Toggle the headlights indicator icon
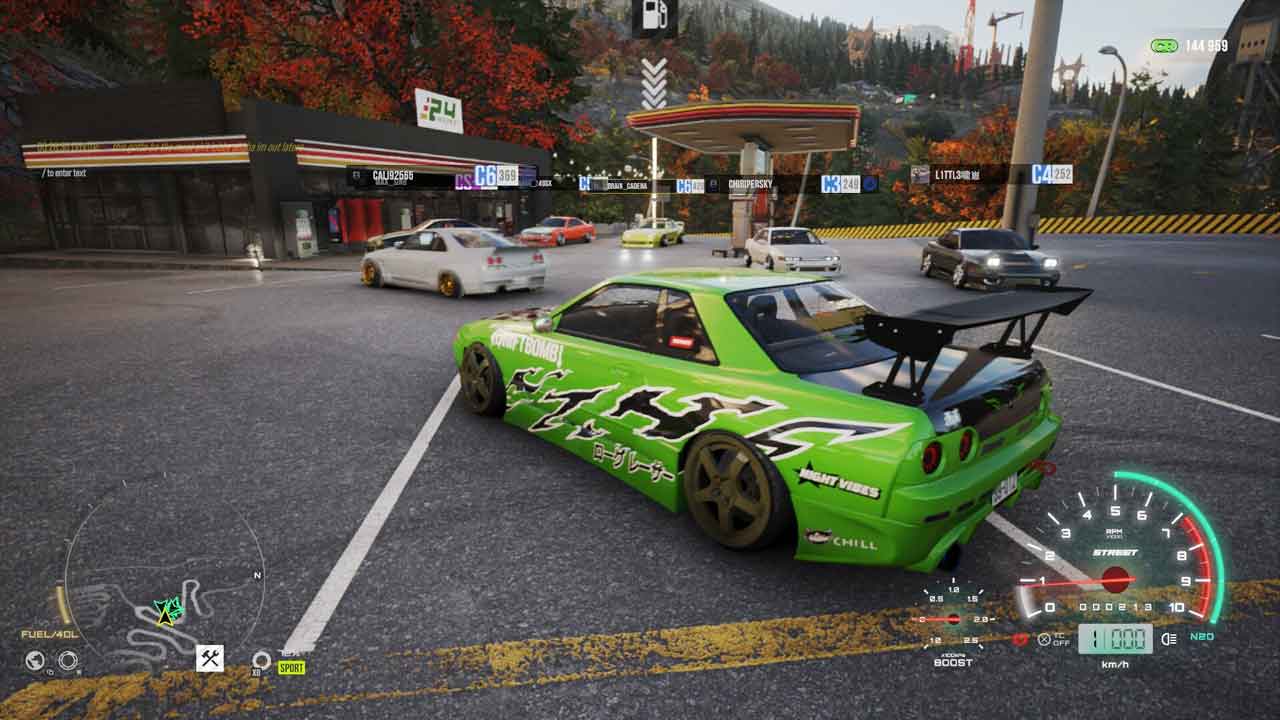This screenshot has width=1280, height=720. [x=1170, y=639]
